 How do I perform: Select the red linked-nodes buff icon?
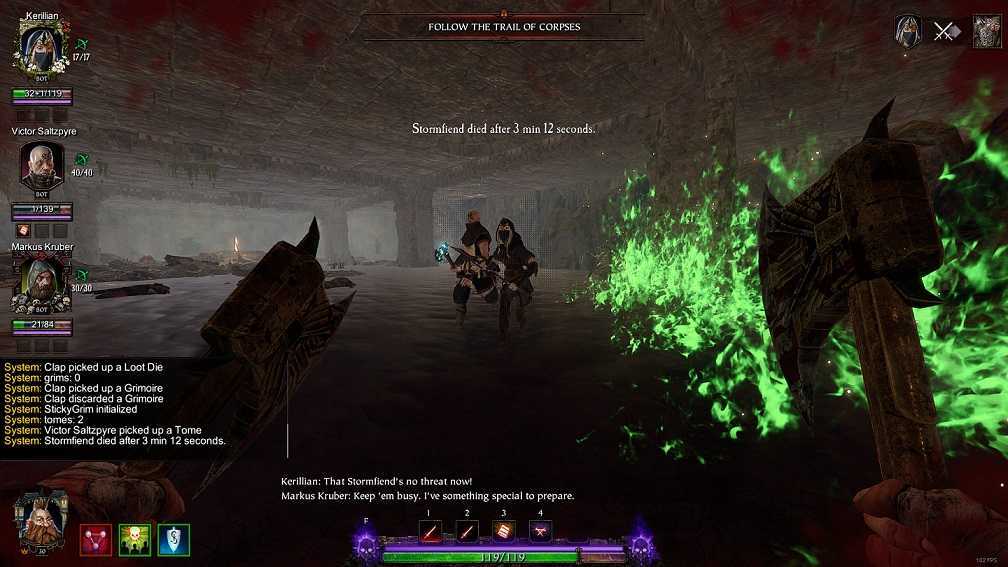96,539
